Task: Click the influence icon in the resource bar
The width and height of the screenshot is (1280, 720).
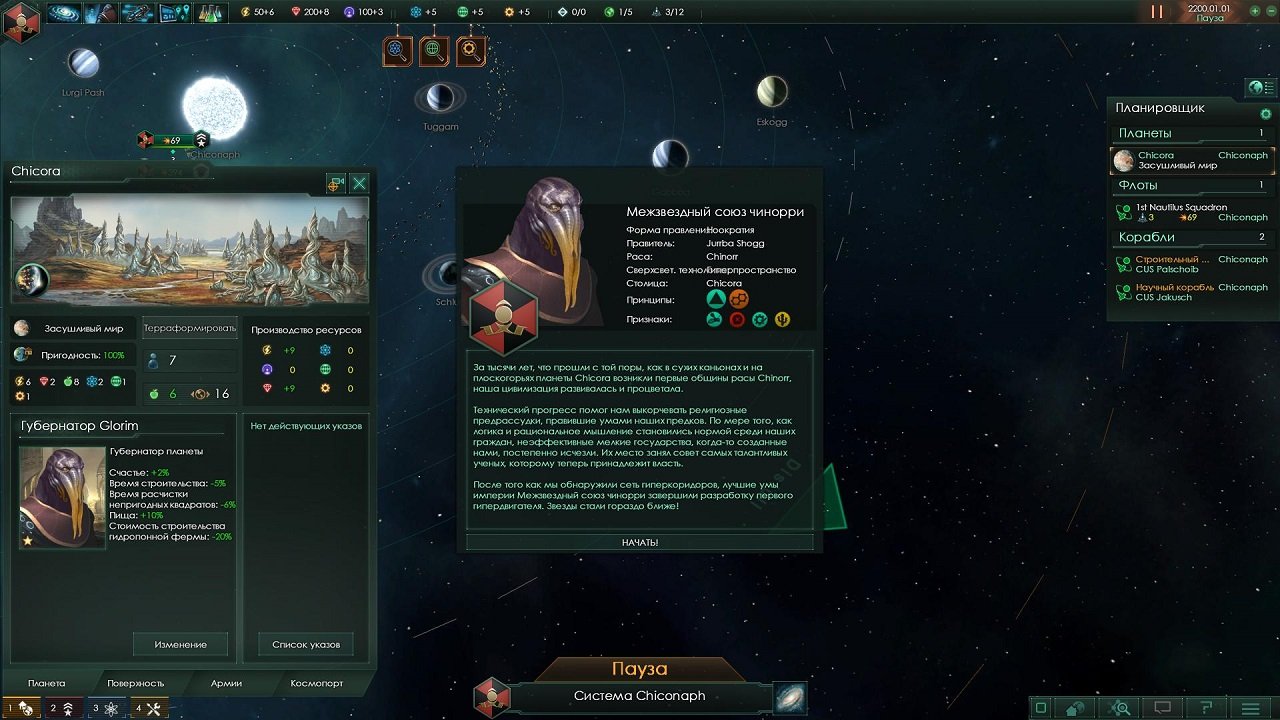Action: (x=348, y=12)
